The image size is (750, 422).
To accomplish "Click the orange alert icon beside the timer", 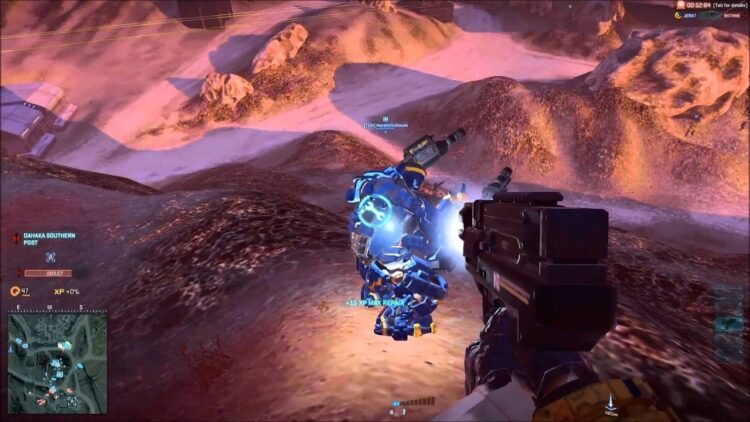I will [x=680, y=5].
